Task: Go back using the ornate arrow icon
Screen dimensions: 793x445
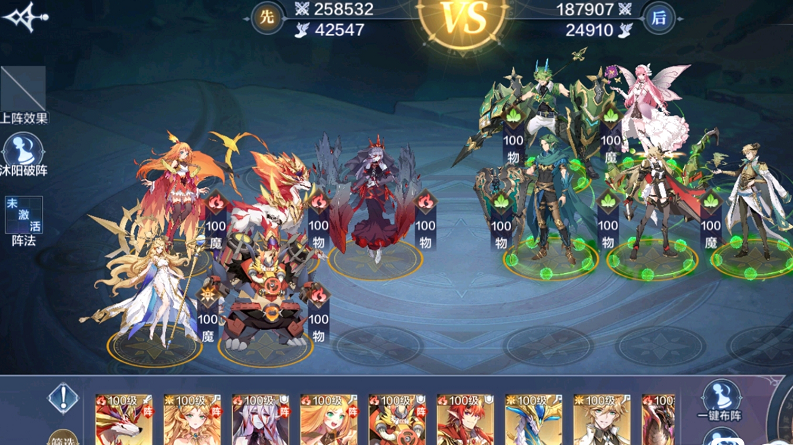Action: 24,19
